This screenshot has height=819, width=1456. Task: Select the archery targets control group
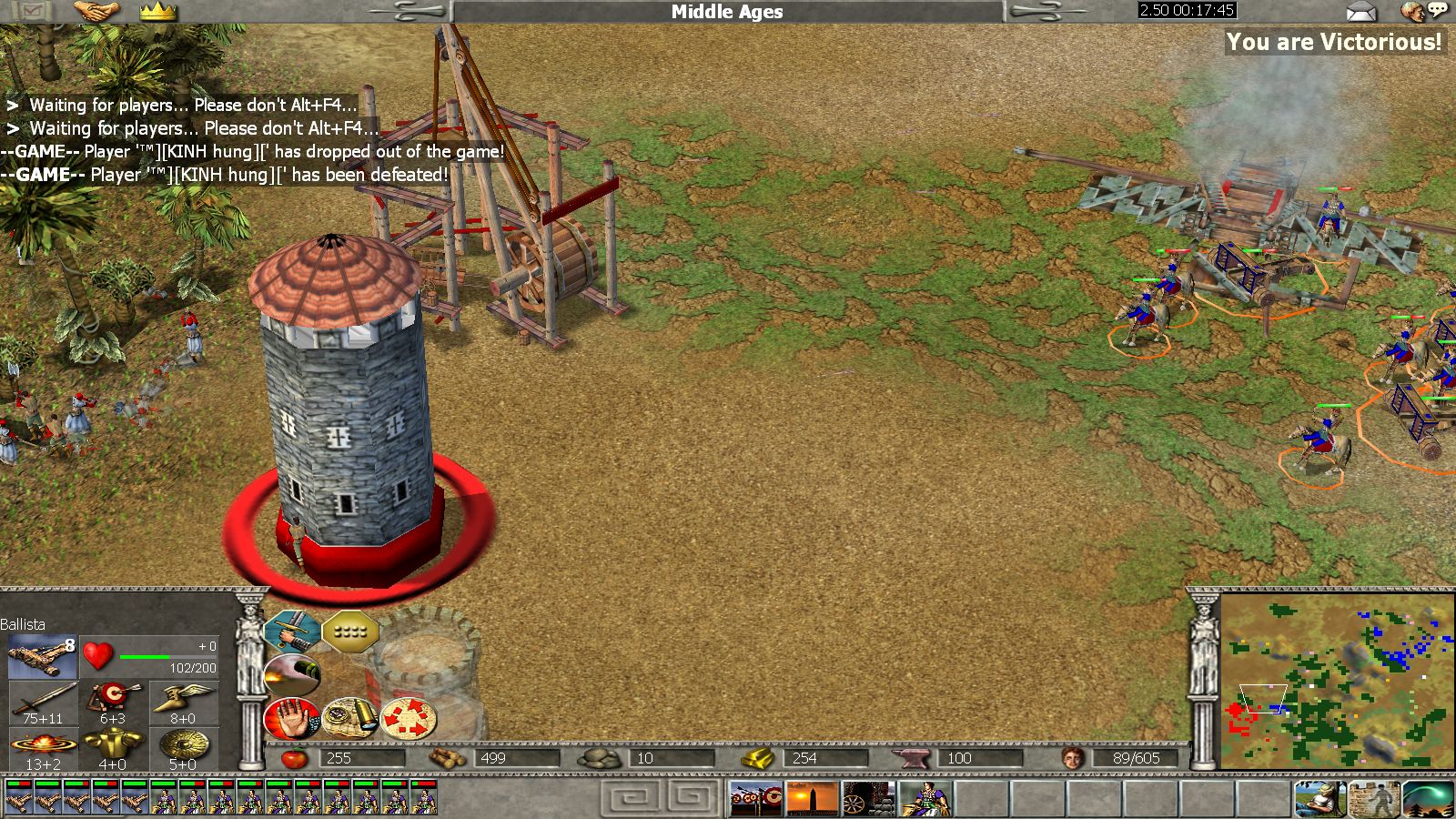[757, 798]
